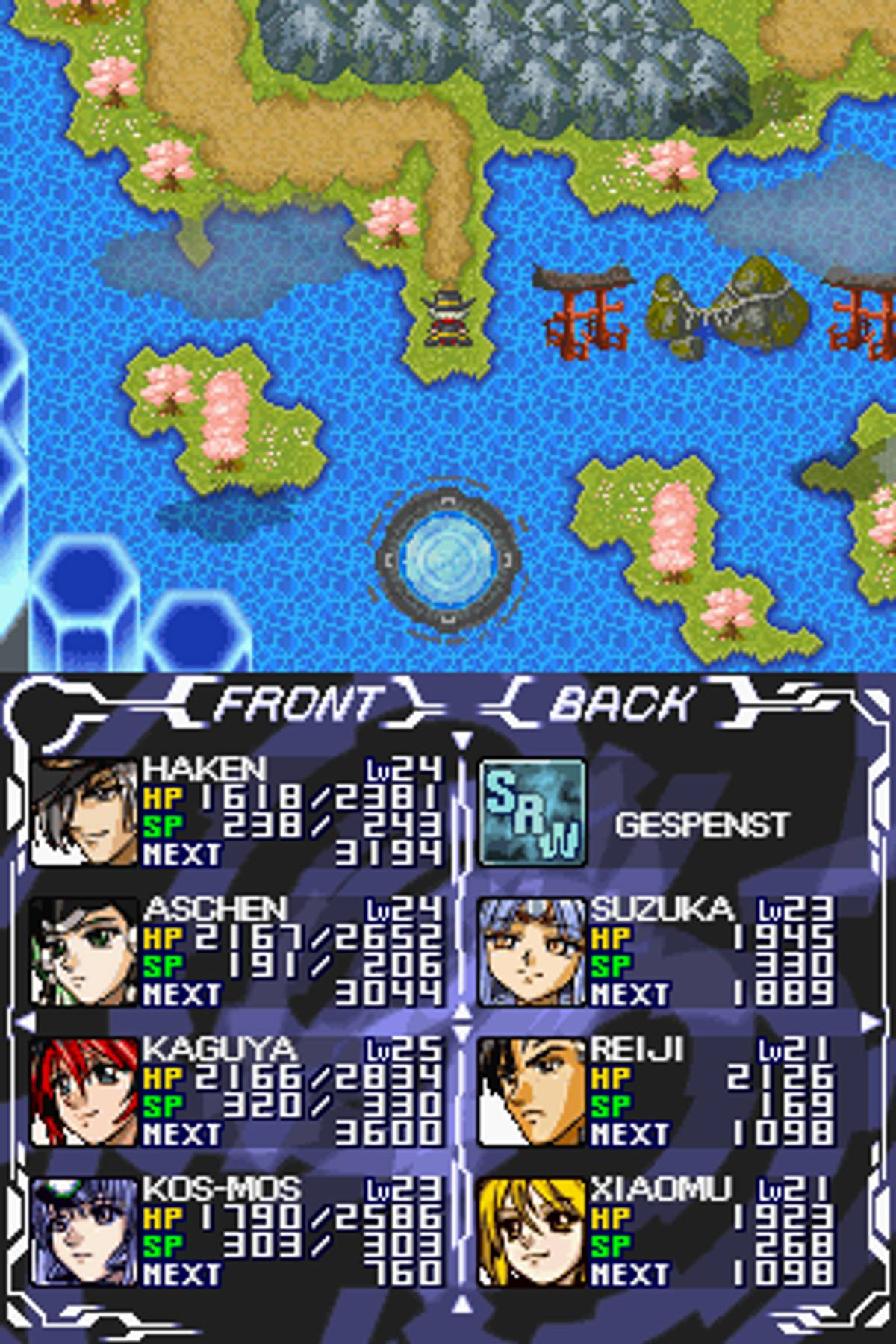Select Haken's party row

click(x=237, y=812)
